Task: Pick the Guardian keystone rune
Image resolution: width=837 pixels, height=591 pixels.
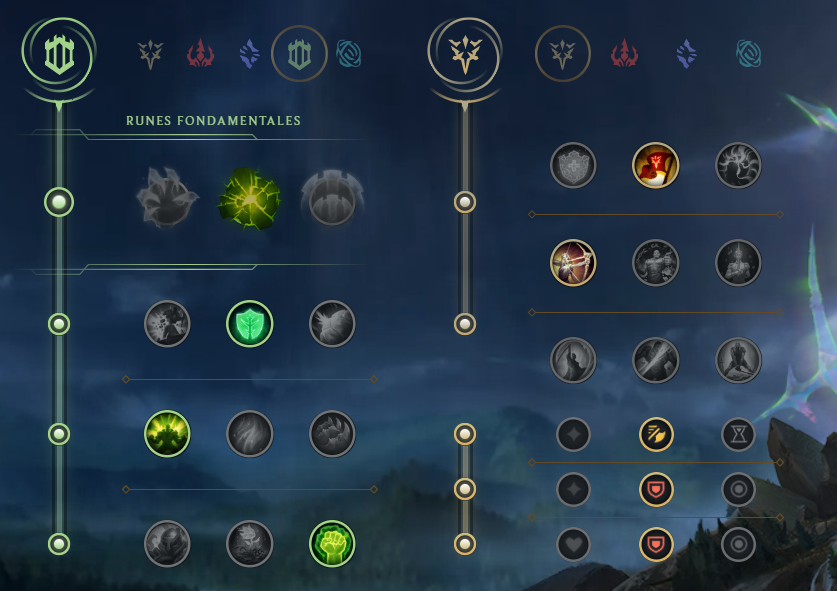Action: point(332,200)
